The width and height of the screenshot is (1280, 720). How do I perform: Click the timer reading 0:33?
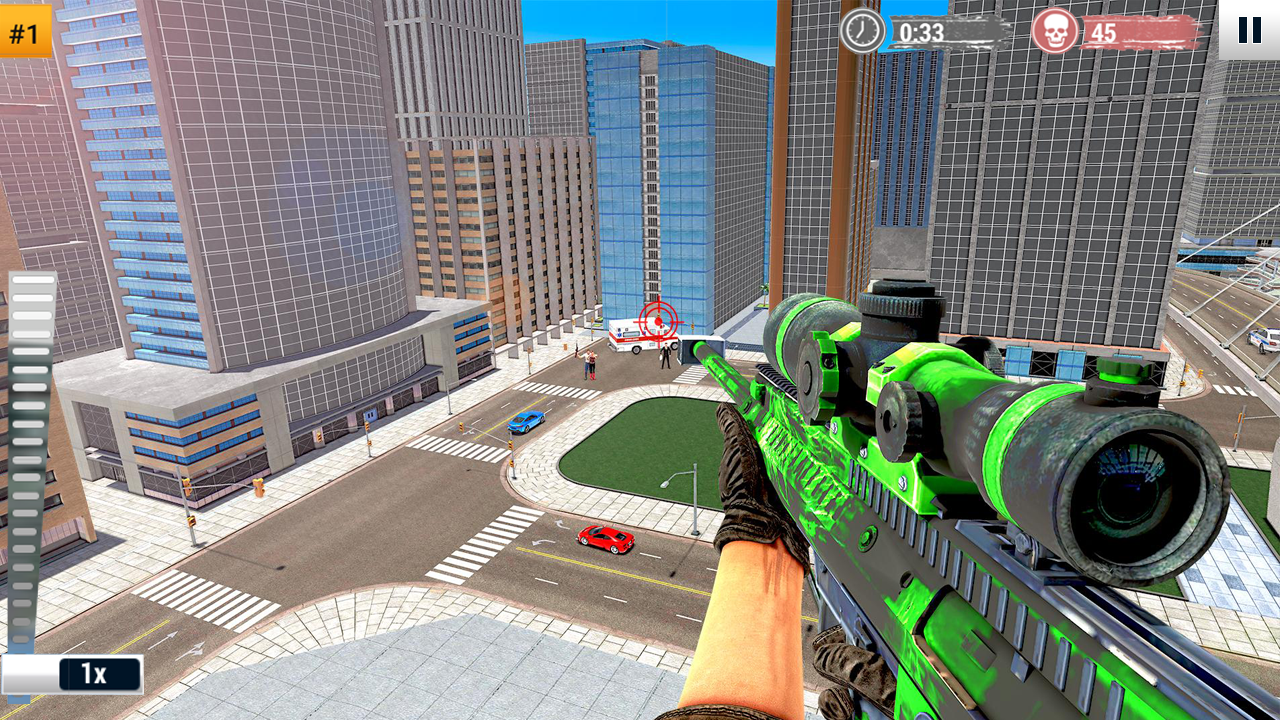tap(920, 29)
